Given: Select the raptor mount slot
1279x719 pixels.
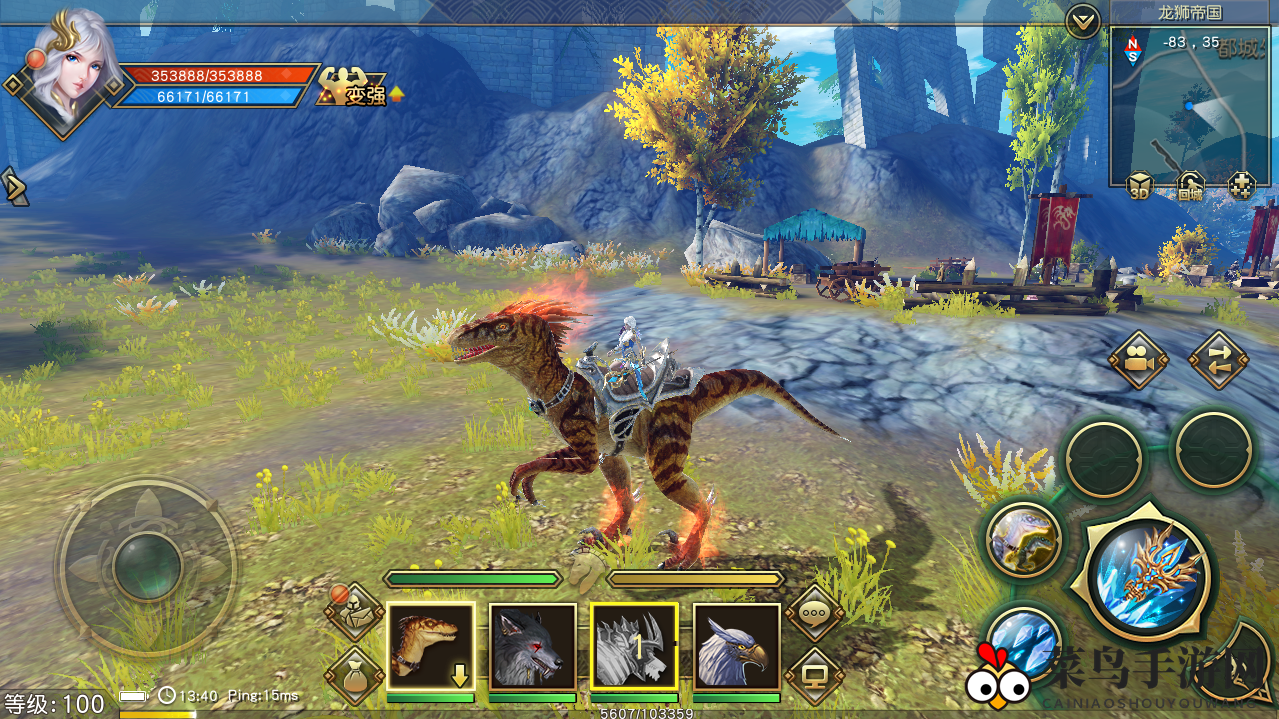Looking at the screenshot, I should coord(430,646).
